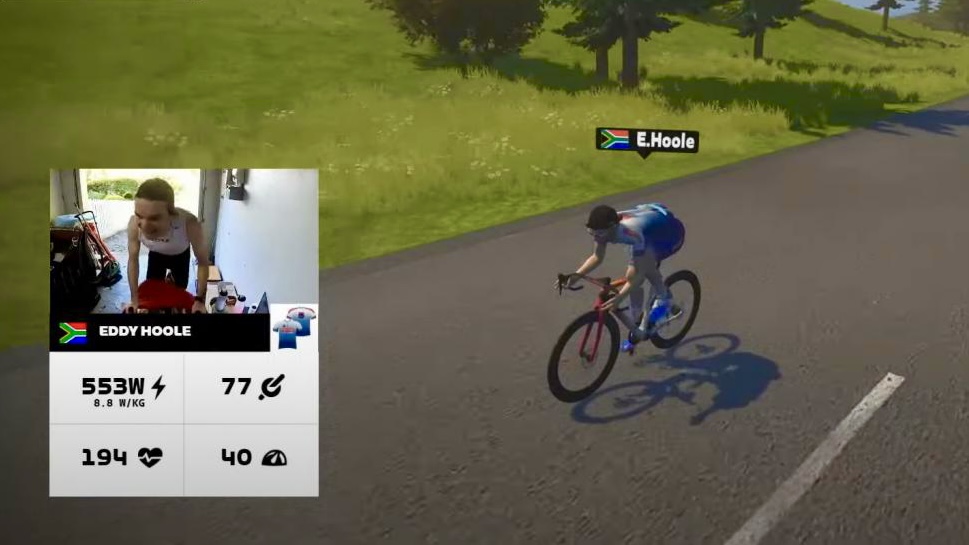Select the team jersey icon
The width and height of the screenshot is (969, 545).
(x=294, y=327)
